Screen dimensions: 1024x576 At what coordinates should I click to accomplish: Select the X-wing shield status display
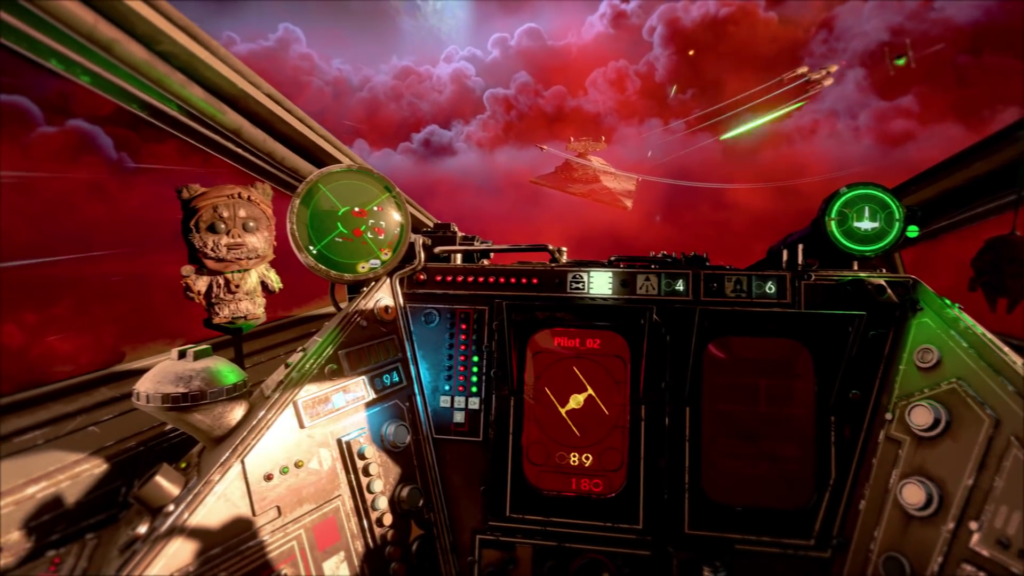tap(865, 219)
